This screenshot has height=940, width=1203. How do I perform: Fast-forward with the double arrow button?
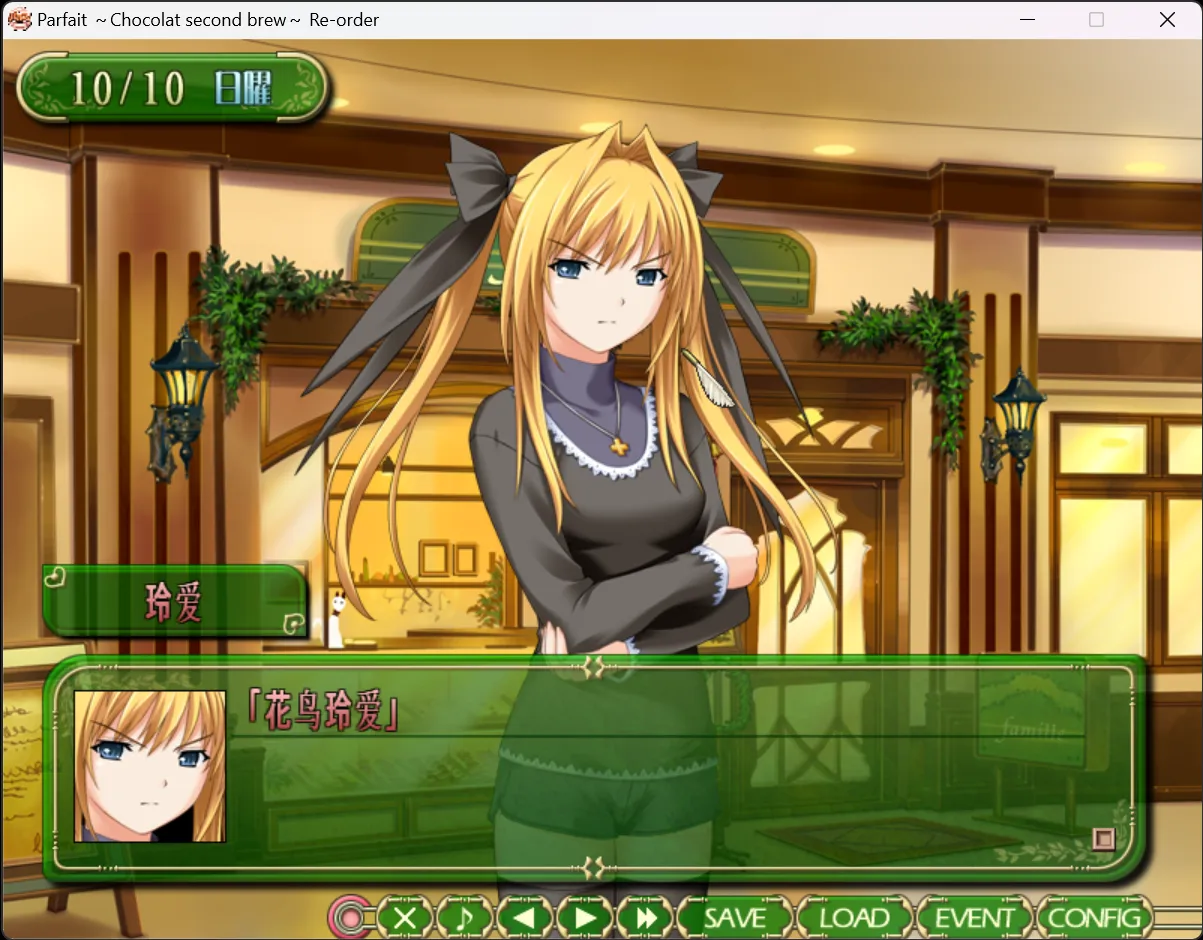click(646, 917)
